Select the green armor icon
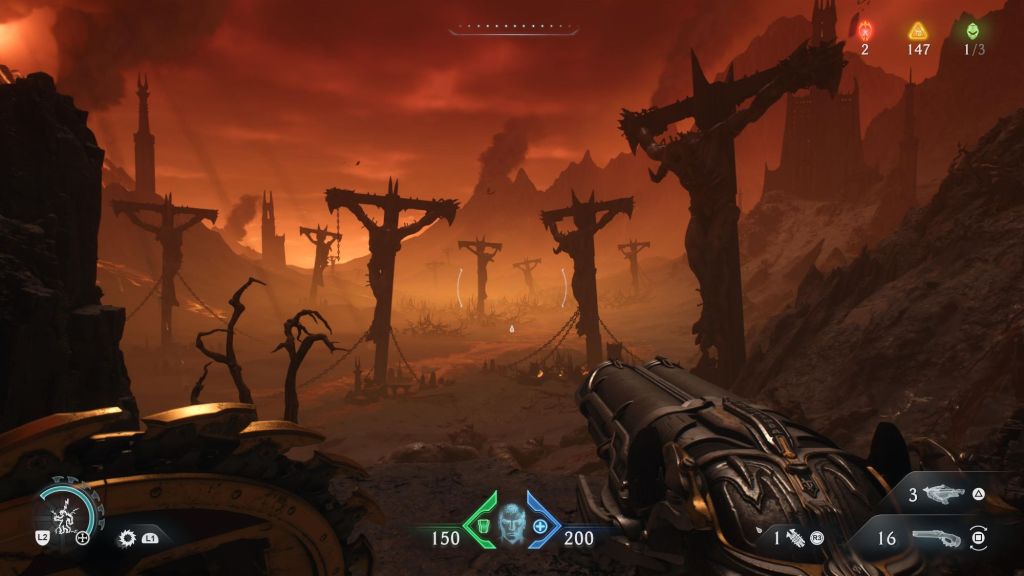The height and width of the screenshot is (576, 1024). point(483,526)
